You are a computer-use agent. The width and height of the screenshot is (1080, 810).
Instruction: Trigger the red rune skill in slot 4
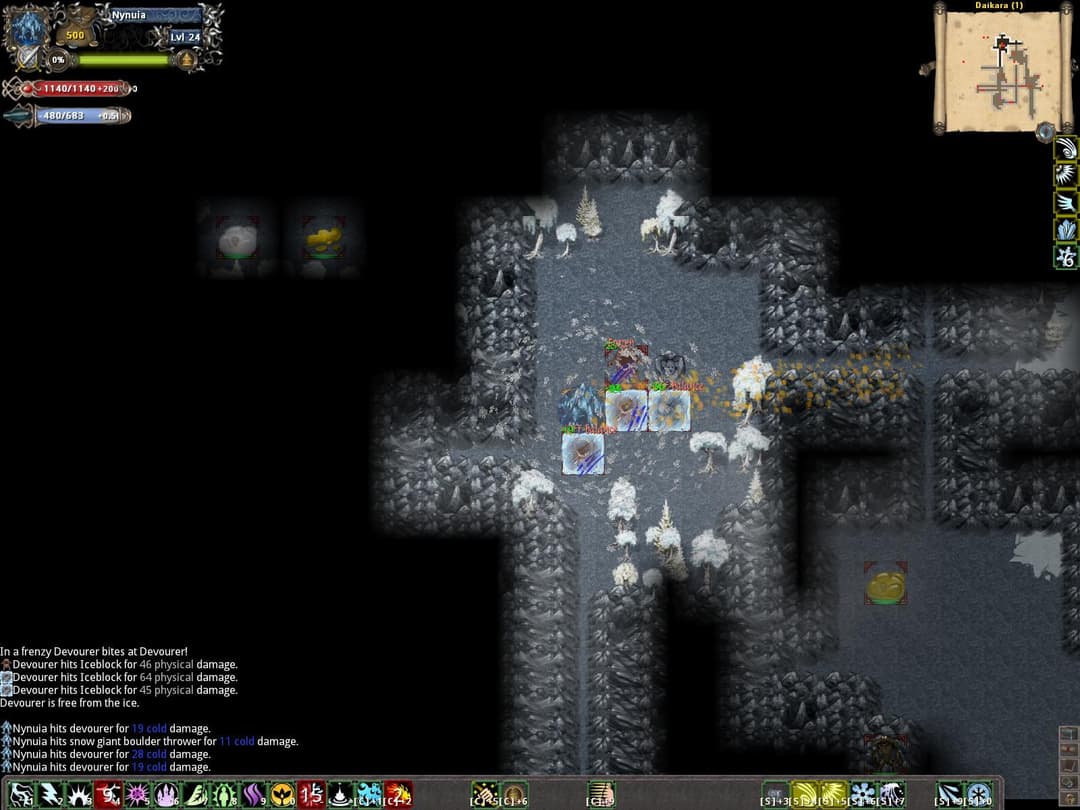click(x=108, y=795)
